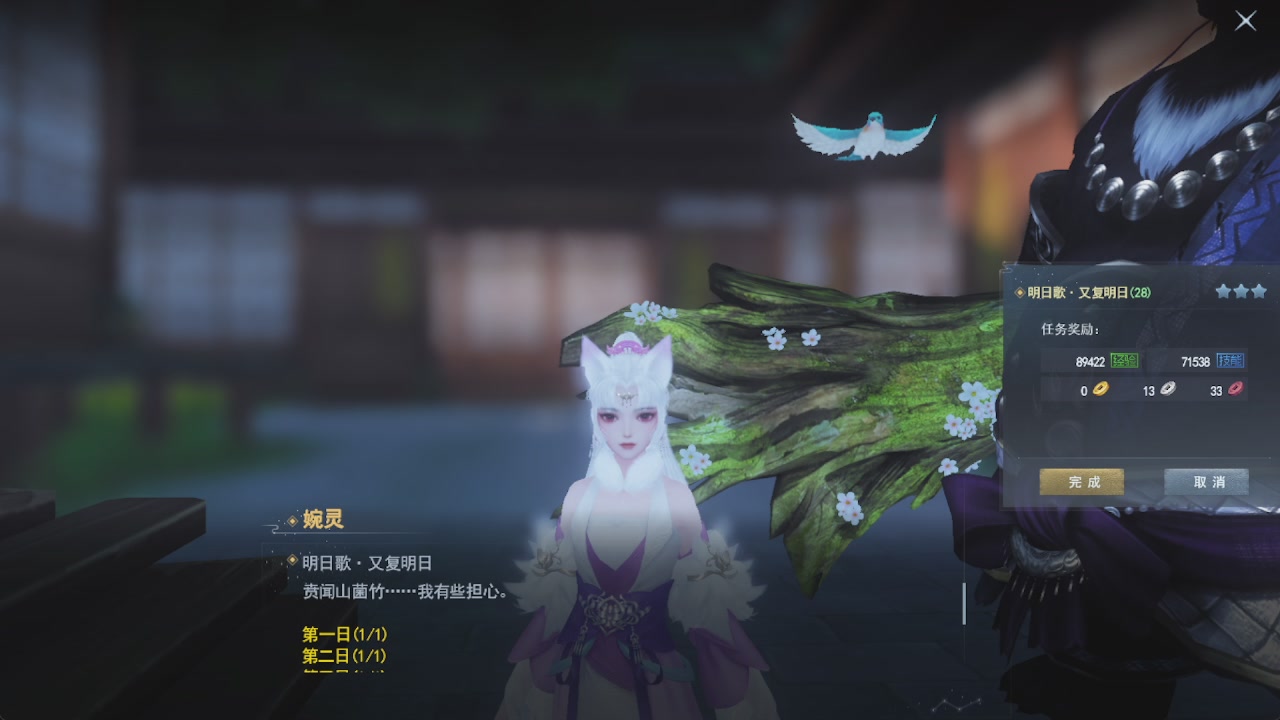Click the red jade coin reward icon
This screenshot has width=1280, height=720.
click(1237, 389)
